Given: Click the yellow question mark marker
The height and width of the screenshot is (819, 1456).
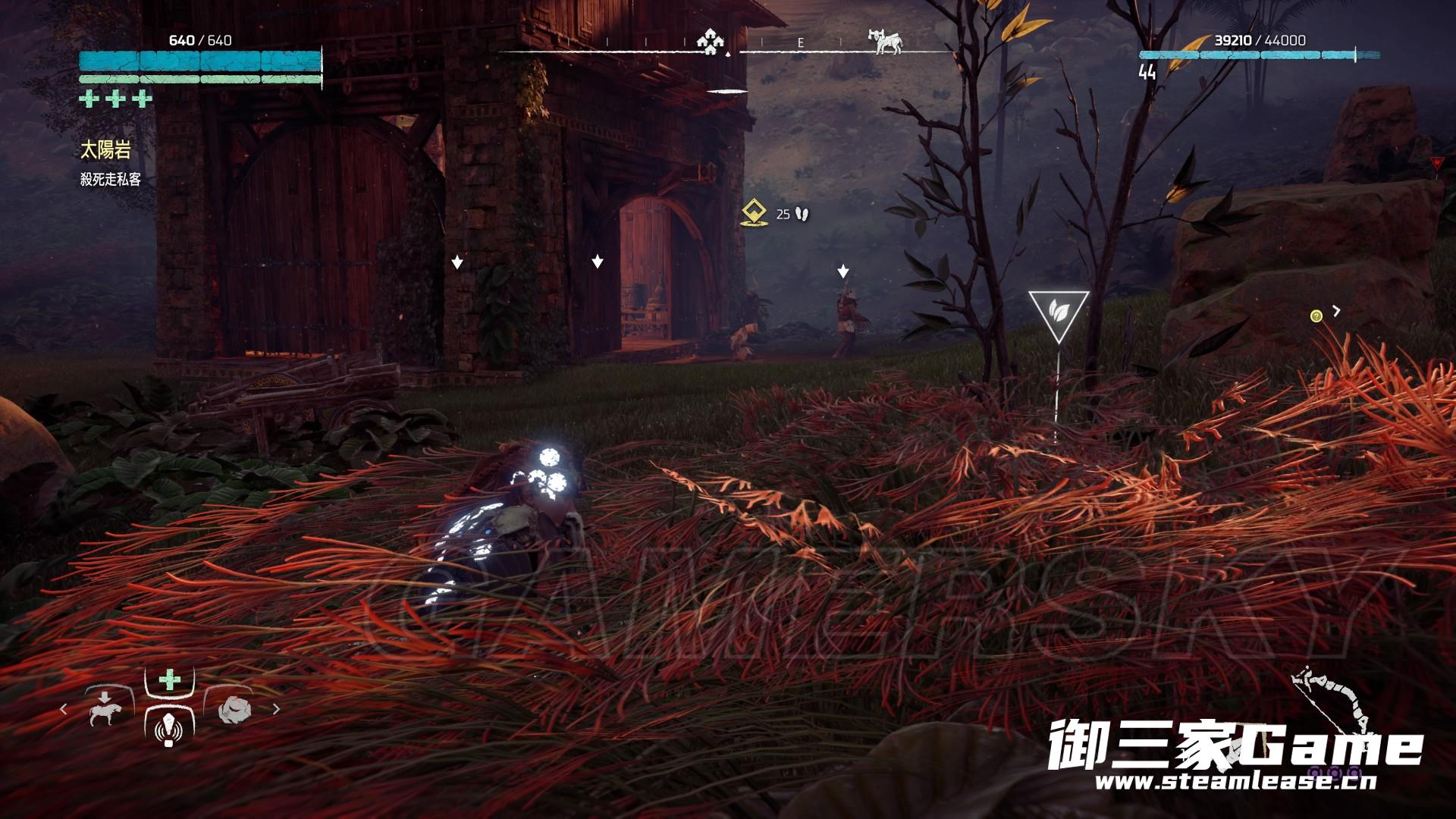Looking at the screenshot, I should point(1316,316).
